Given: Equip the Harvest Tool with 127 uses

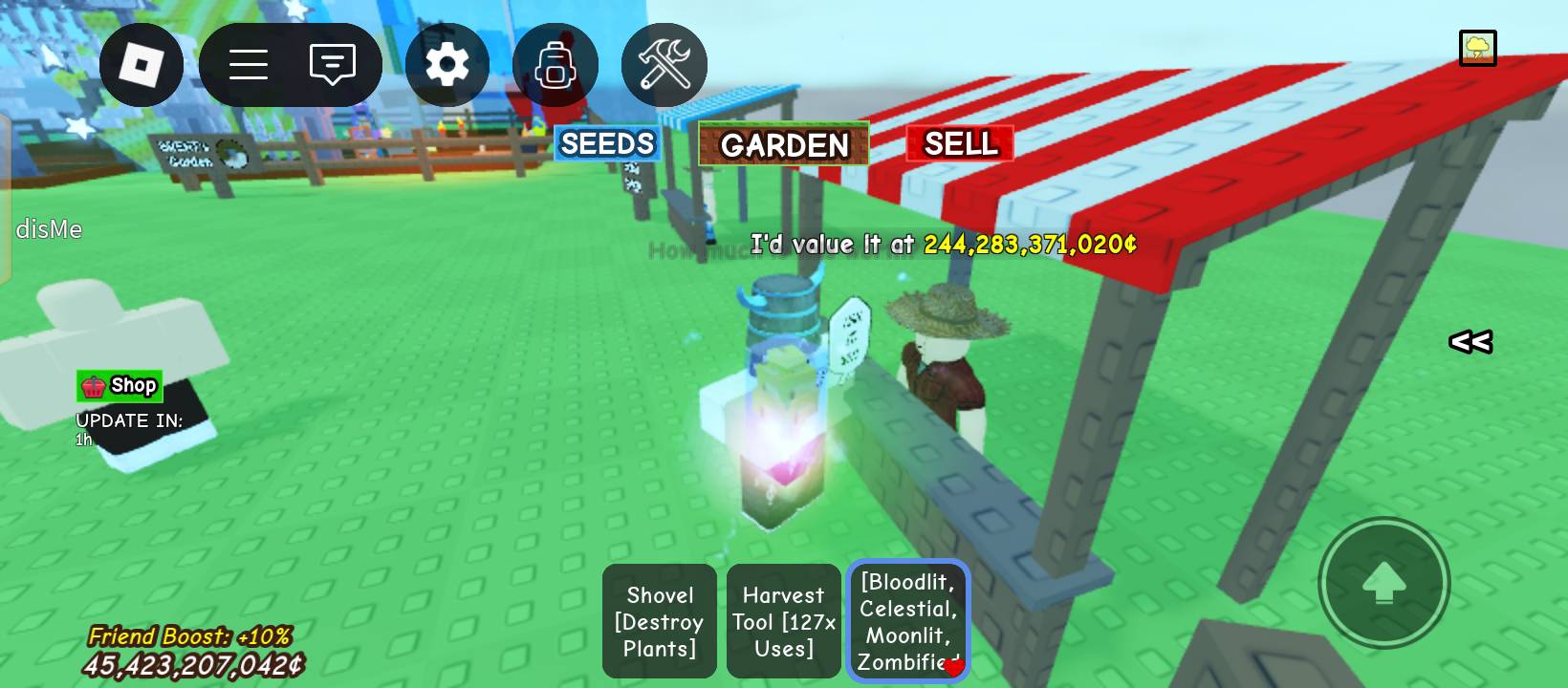Looking at the screenshot, I should pos(783,621).
